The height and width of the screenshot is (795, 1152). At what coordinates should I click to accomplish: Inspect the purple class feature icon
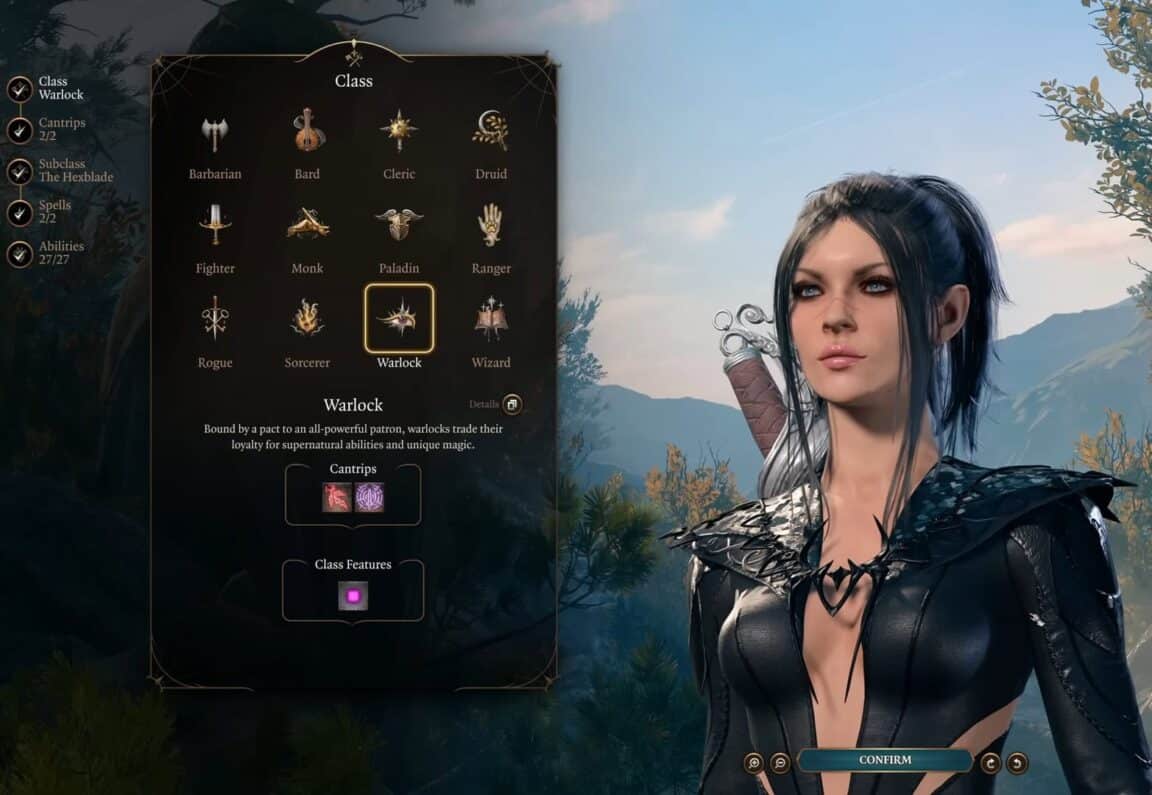(353, 596)
